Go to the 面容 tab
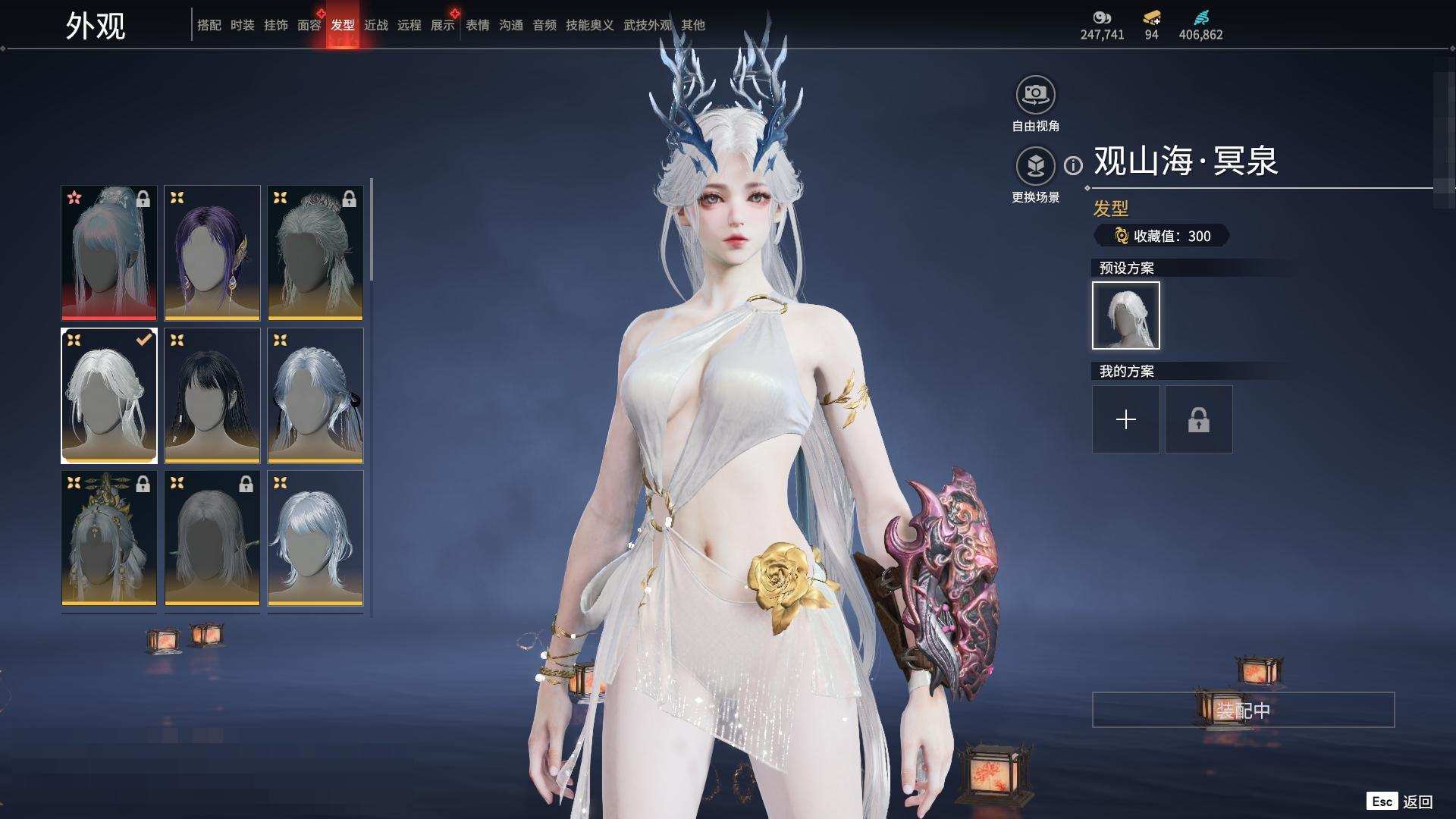Screen dimensions: 1456x819 [x=309, y=25]
